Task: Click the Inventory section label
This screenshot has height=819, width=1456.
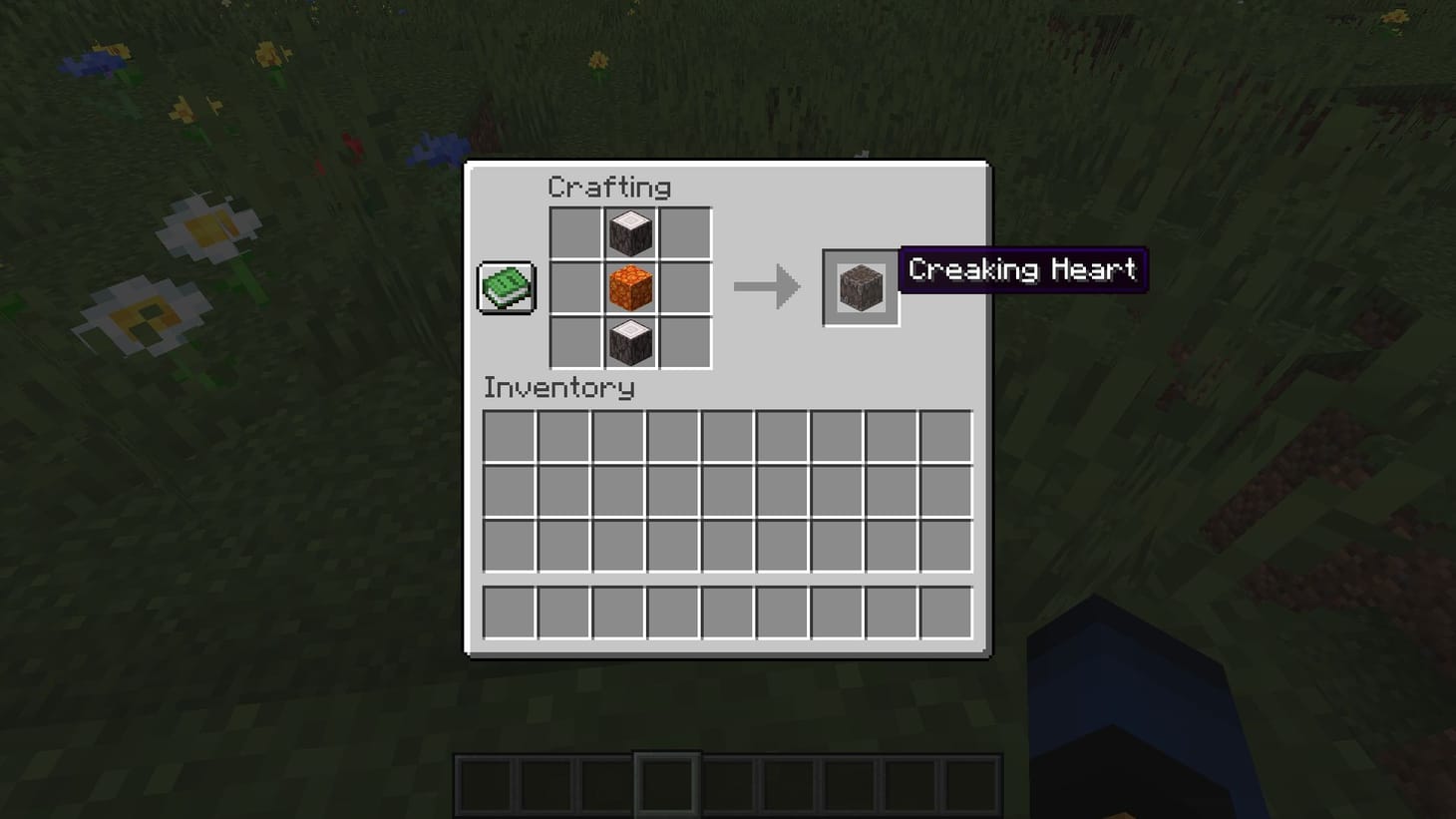Action: tap(558, 388)
